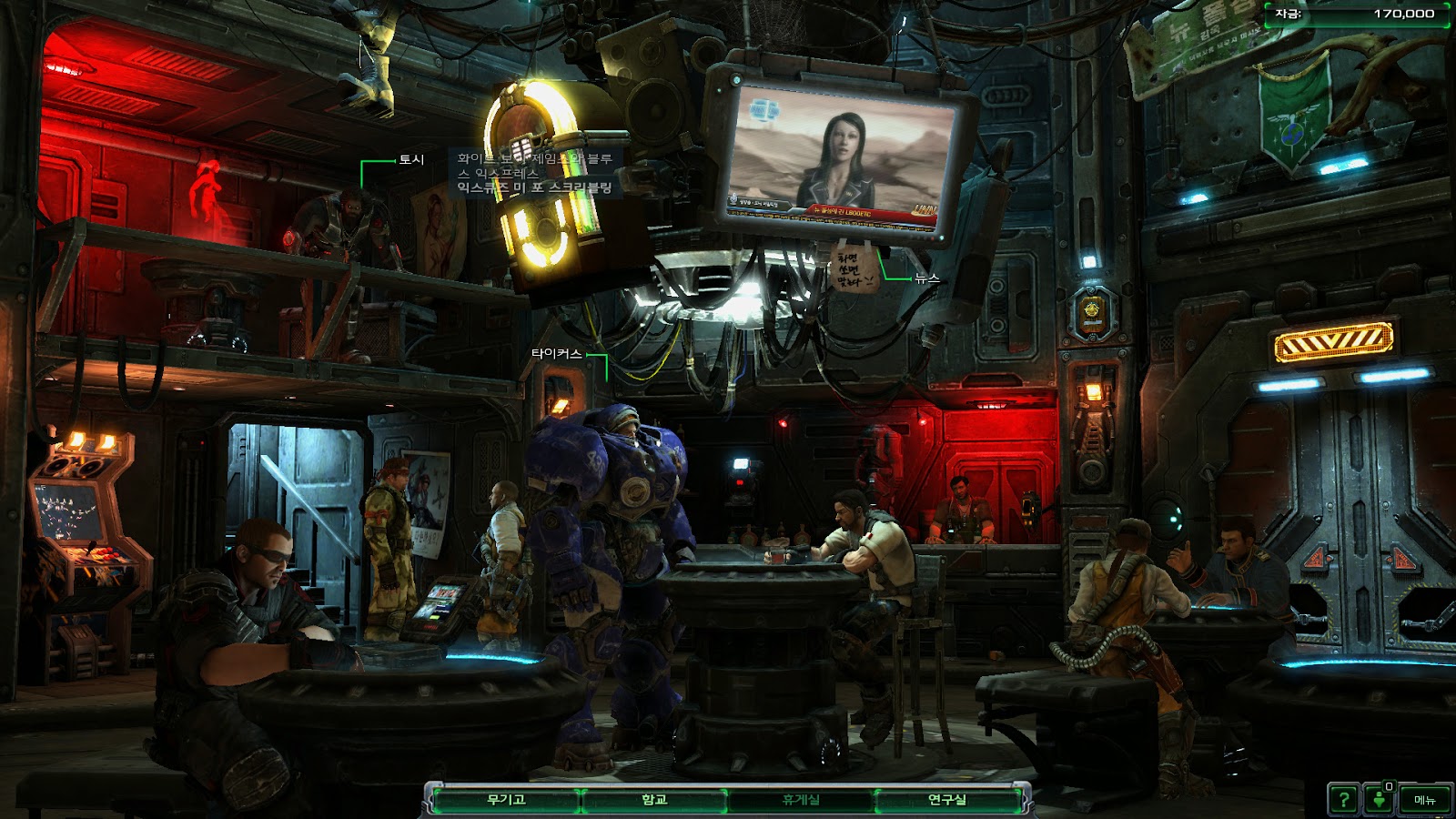The width and height of the screenshot is (1456, 819).
Task: Switch to the 함교 (Bridge) room
Action: tap(653, 800)
